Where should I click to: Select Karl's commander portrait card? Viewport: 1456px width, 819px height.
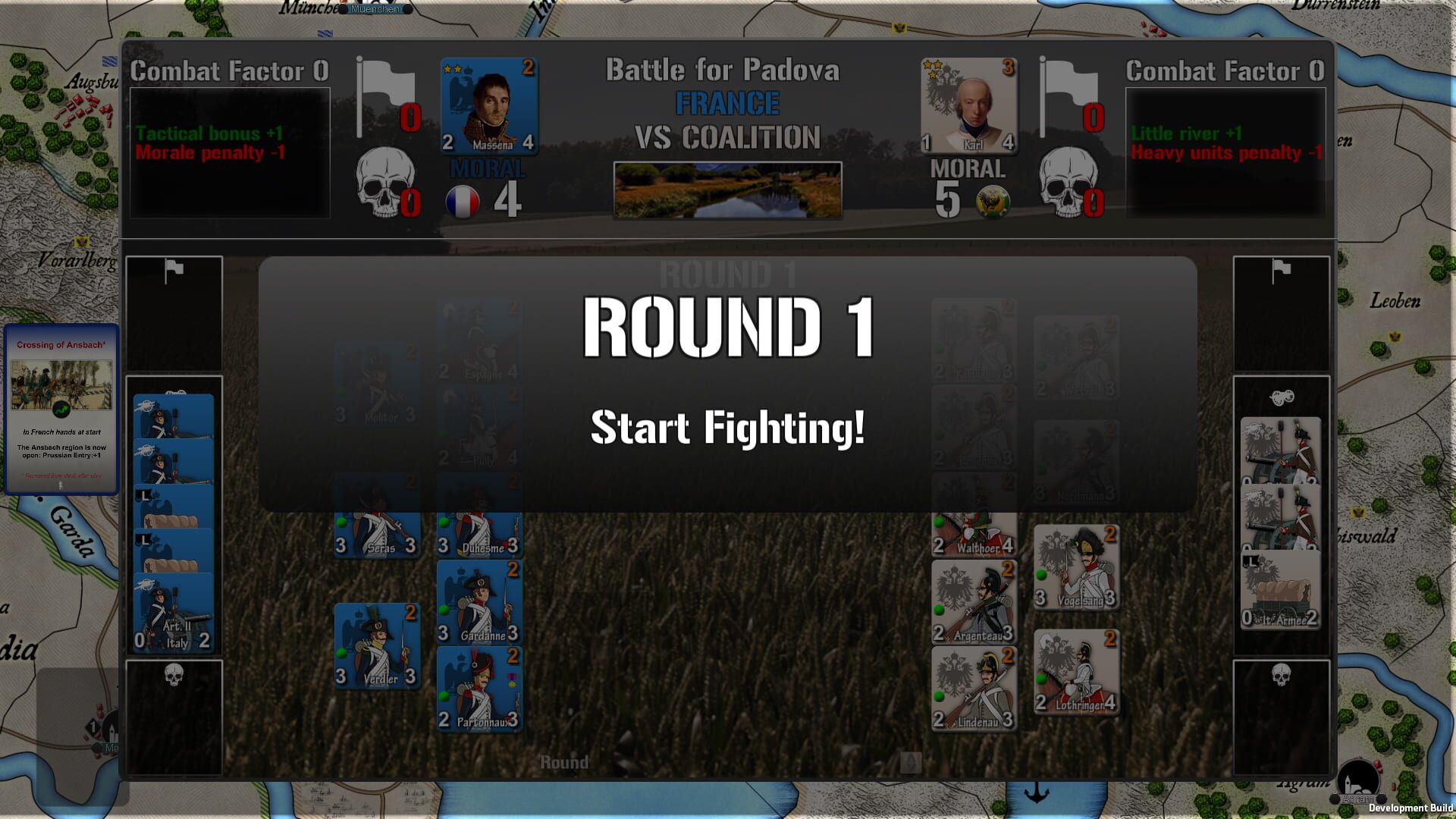970,106
